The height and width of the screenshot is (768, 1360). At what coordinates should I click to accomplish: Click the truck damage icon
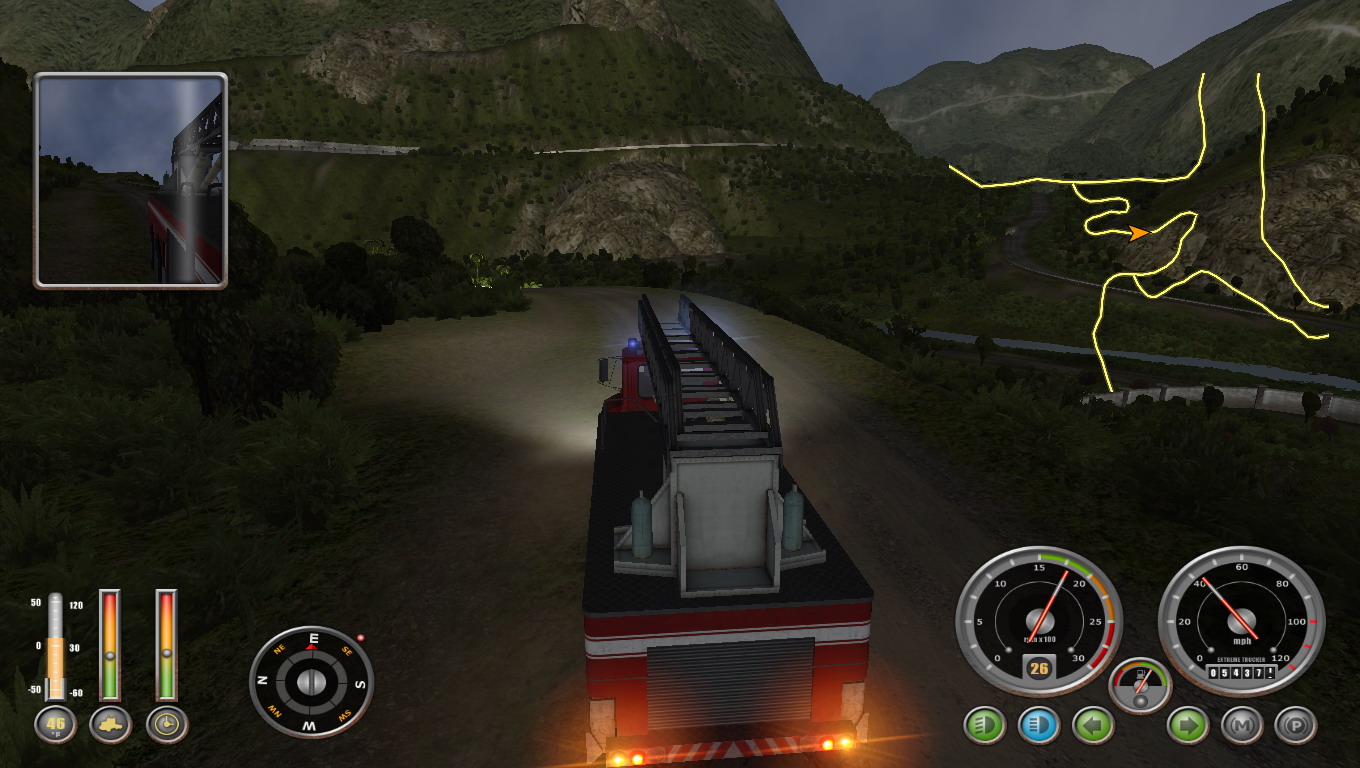(x=110, y=725)
